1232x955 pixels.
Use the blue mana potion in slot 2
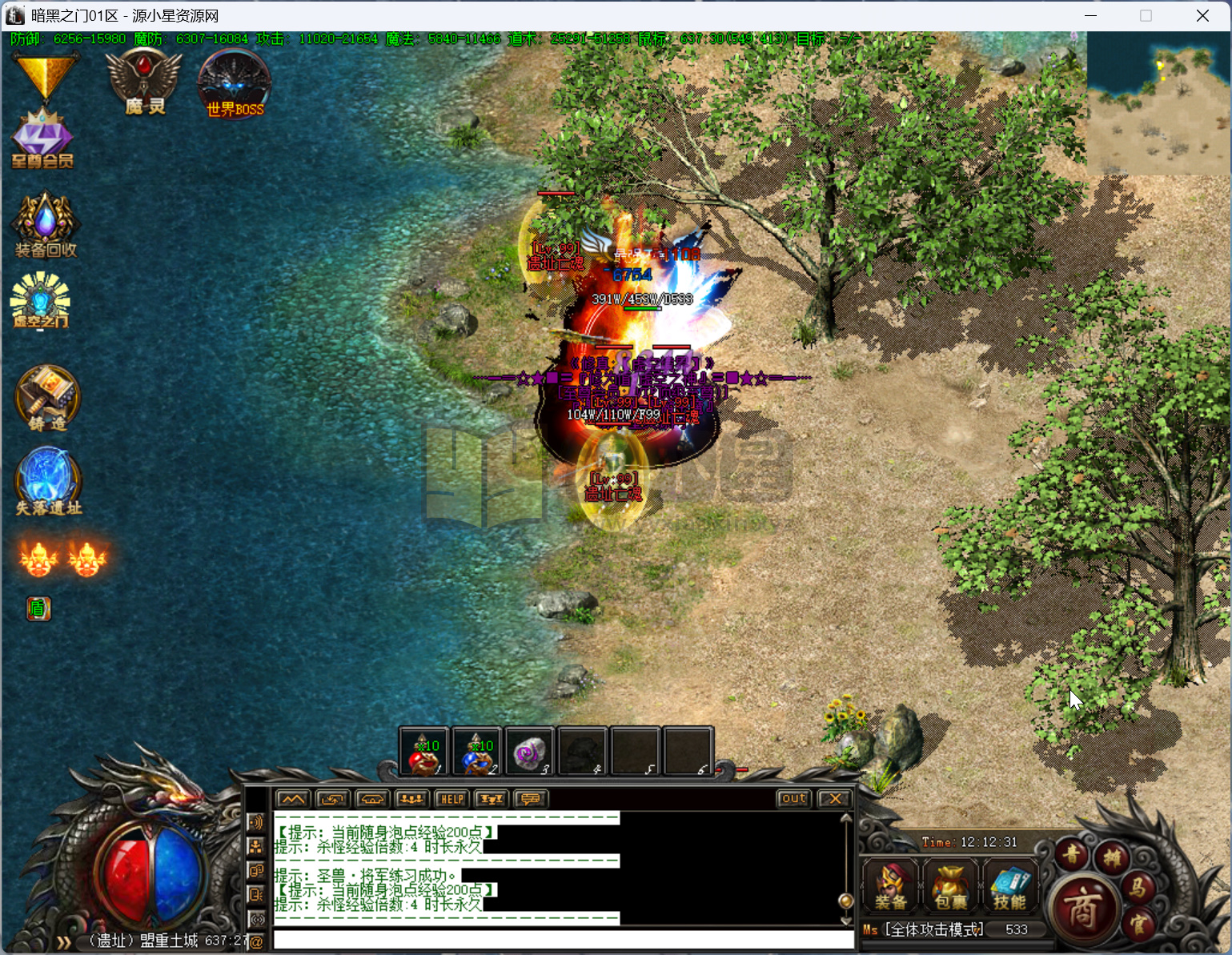476,752
